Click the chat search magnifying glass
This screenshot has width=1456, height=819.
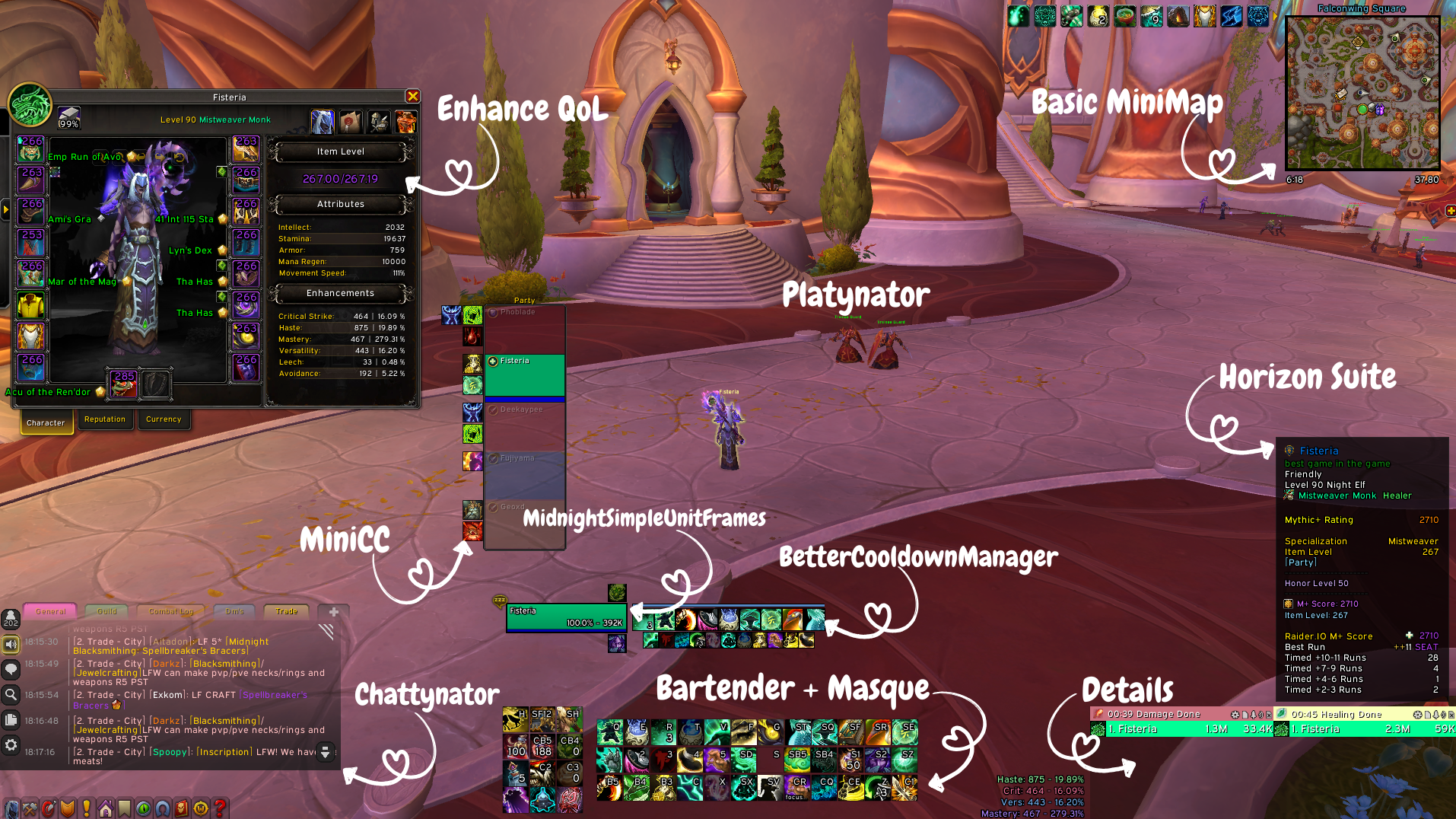point(11,694)
